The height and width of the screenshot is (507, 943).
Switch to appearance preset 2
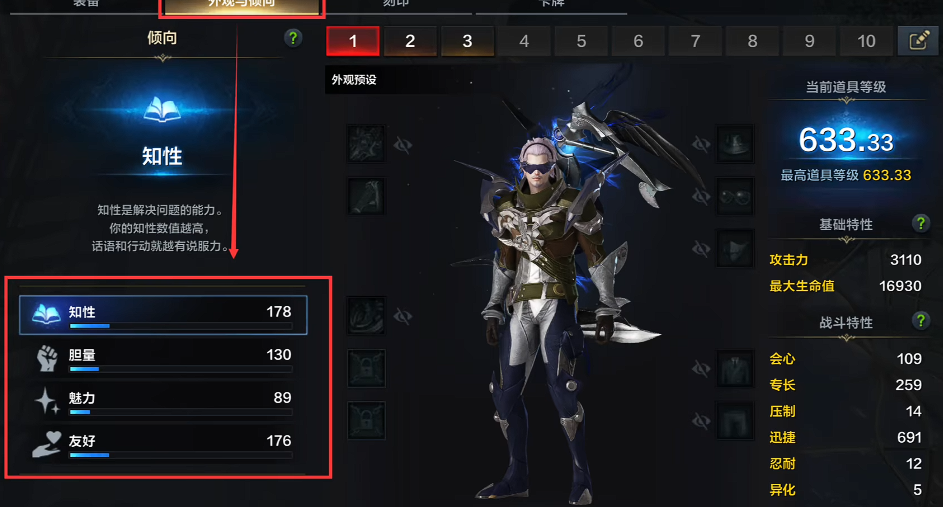pos(410,41)
